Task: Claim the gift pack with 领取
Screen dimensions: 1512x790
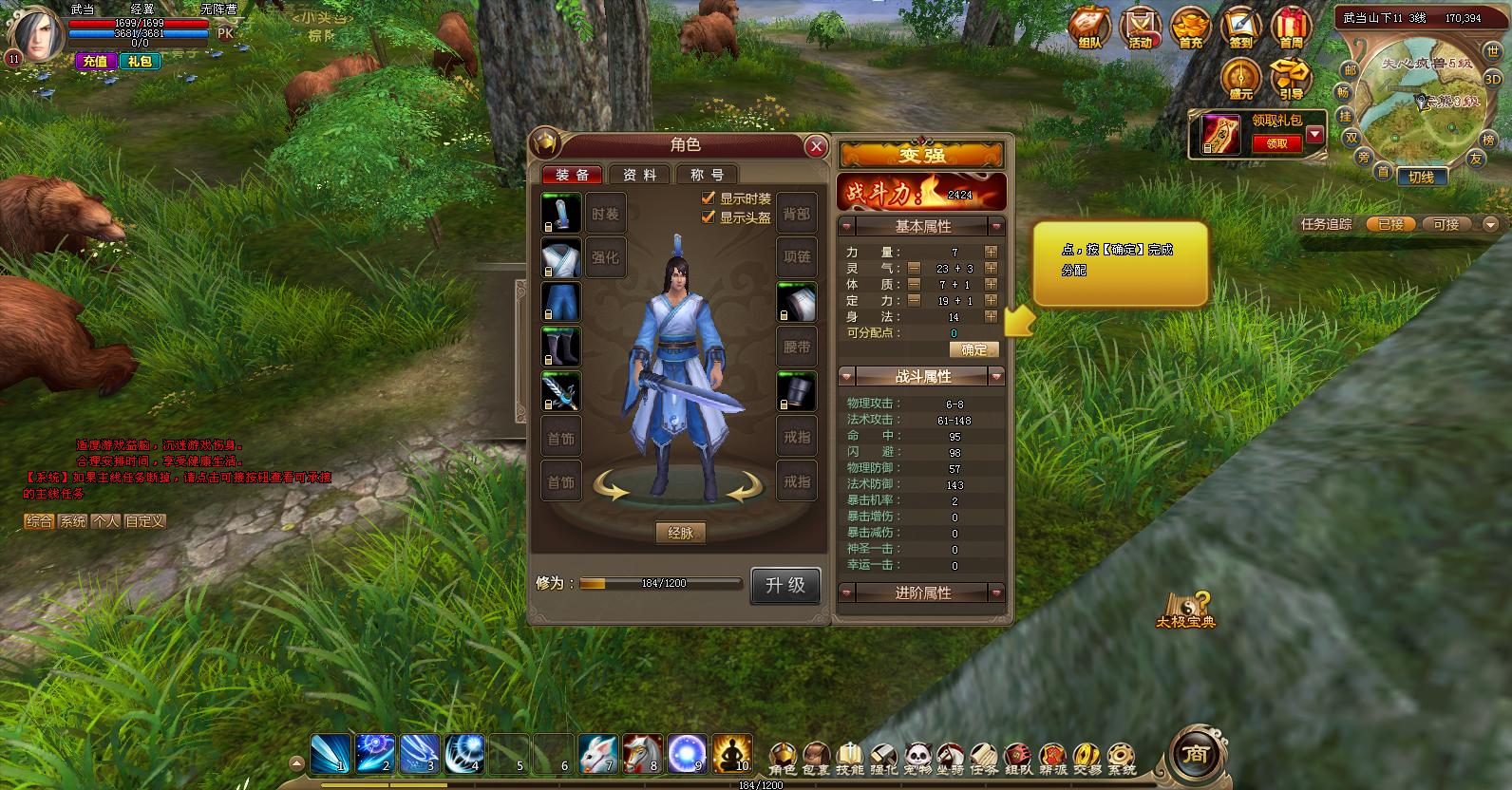Action: [x=1276, y=143]
